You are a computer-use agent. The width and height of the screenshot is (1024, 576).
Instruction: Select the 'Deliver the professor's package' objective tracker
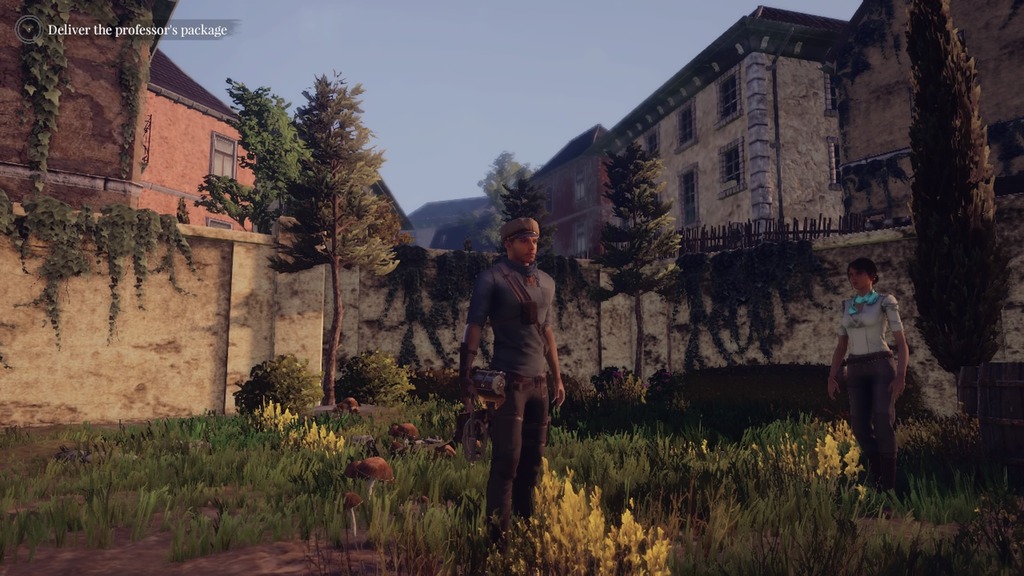click(138, 30)
